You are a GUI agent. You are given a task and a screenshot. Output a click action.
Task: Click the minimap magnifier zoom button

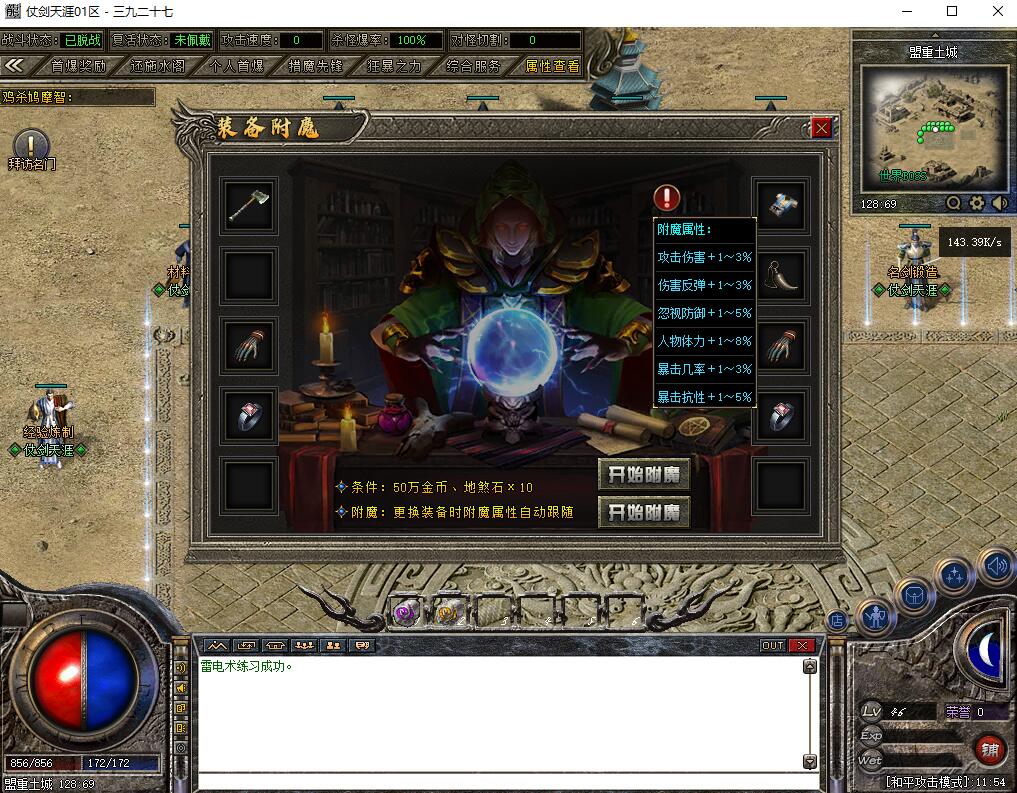pos(953,203)
